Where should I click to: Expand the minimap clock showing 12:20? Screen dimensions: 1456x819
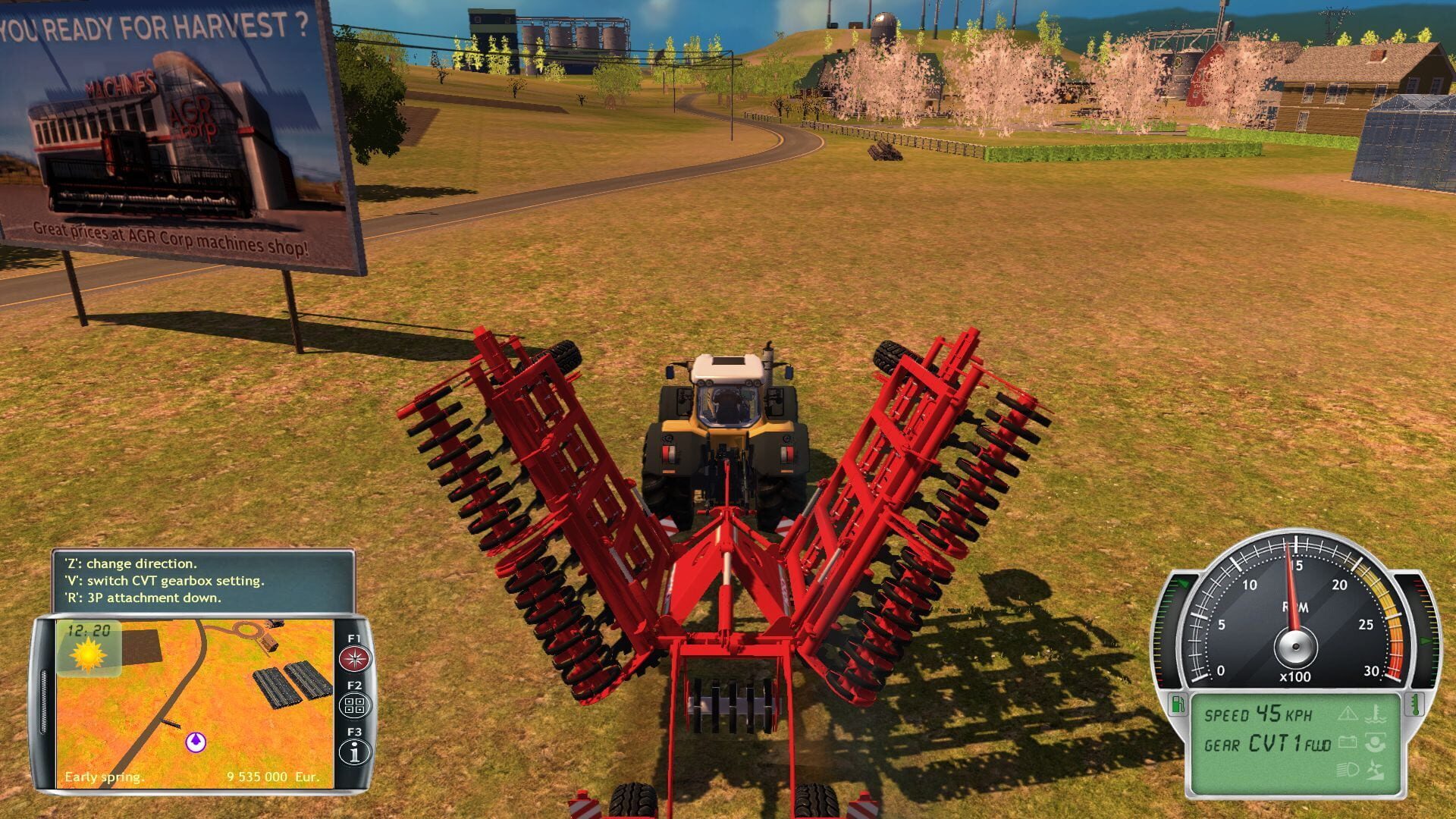click(88, 629)
